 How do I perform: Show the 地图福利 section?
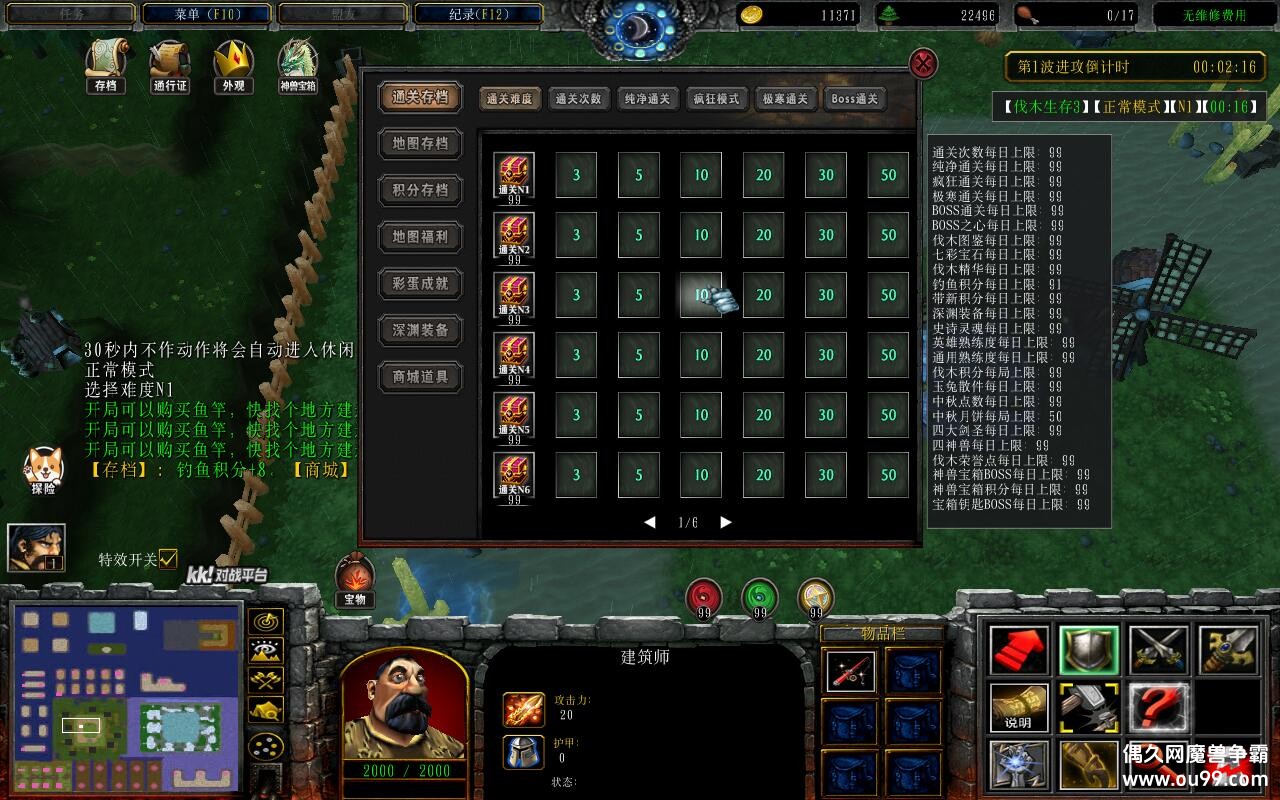[420, 237]
